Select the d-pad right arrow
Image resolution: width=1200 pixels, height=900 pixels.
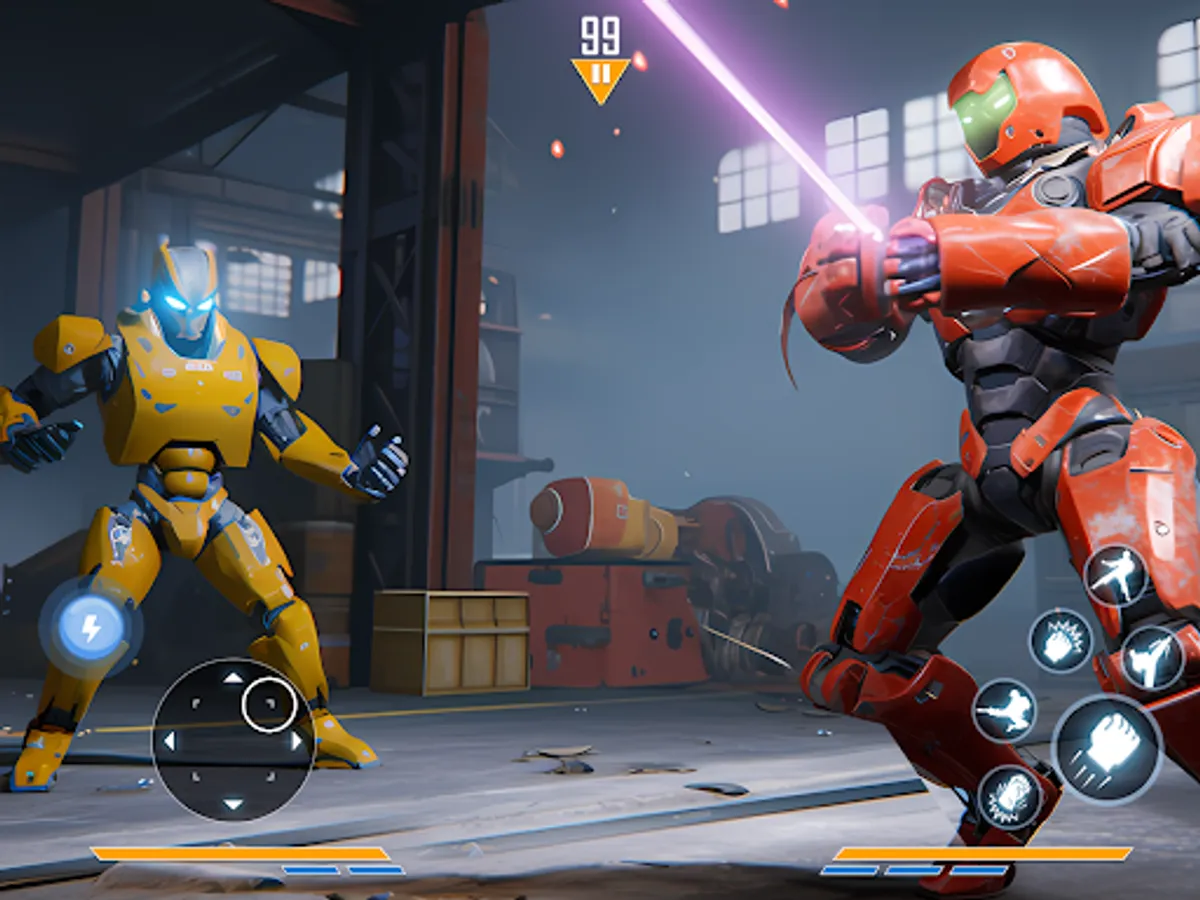[296, 741]
